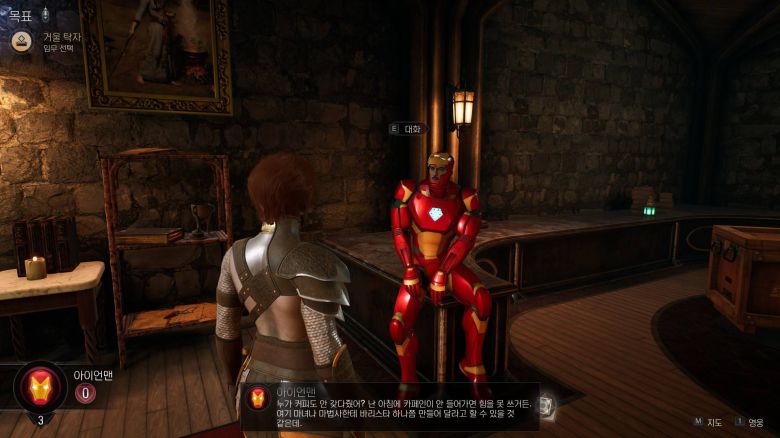
Task: Expand the 목표 objectives header
Action: pos(21,15)
